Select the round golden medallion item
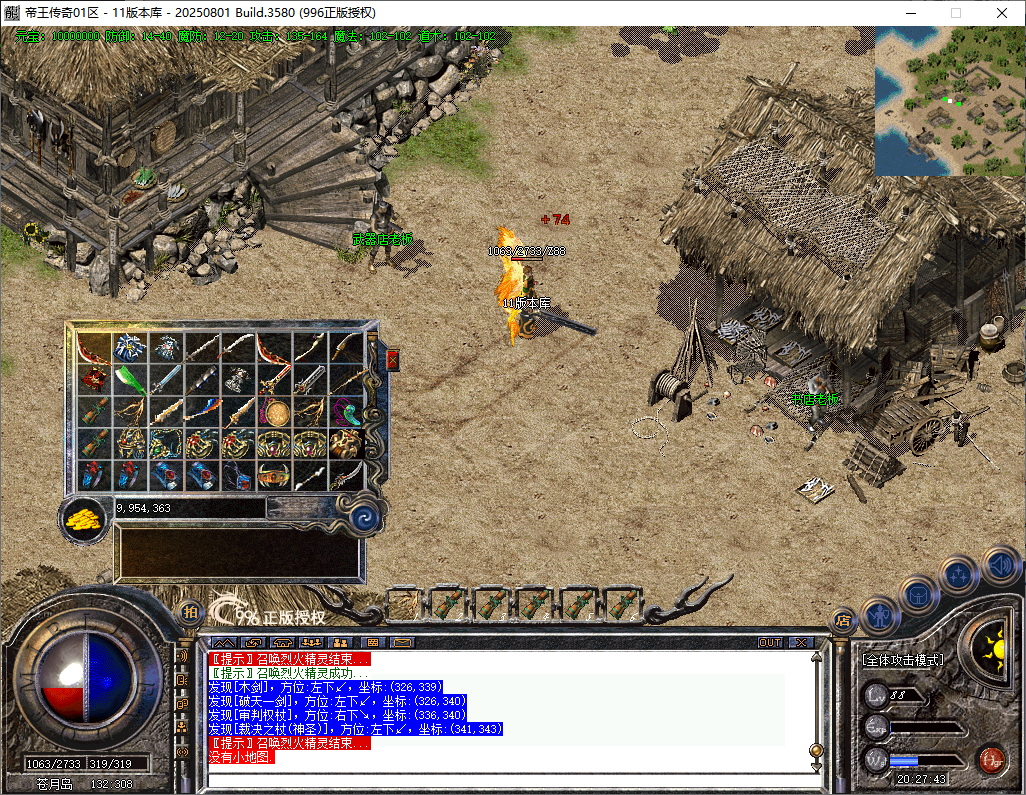Image resolution: width=1026 pixels, height=795 pixels. click(273, 412)
